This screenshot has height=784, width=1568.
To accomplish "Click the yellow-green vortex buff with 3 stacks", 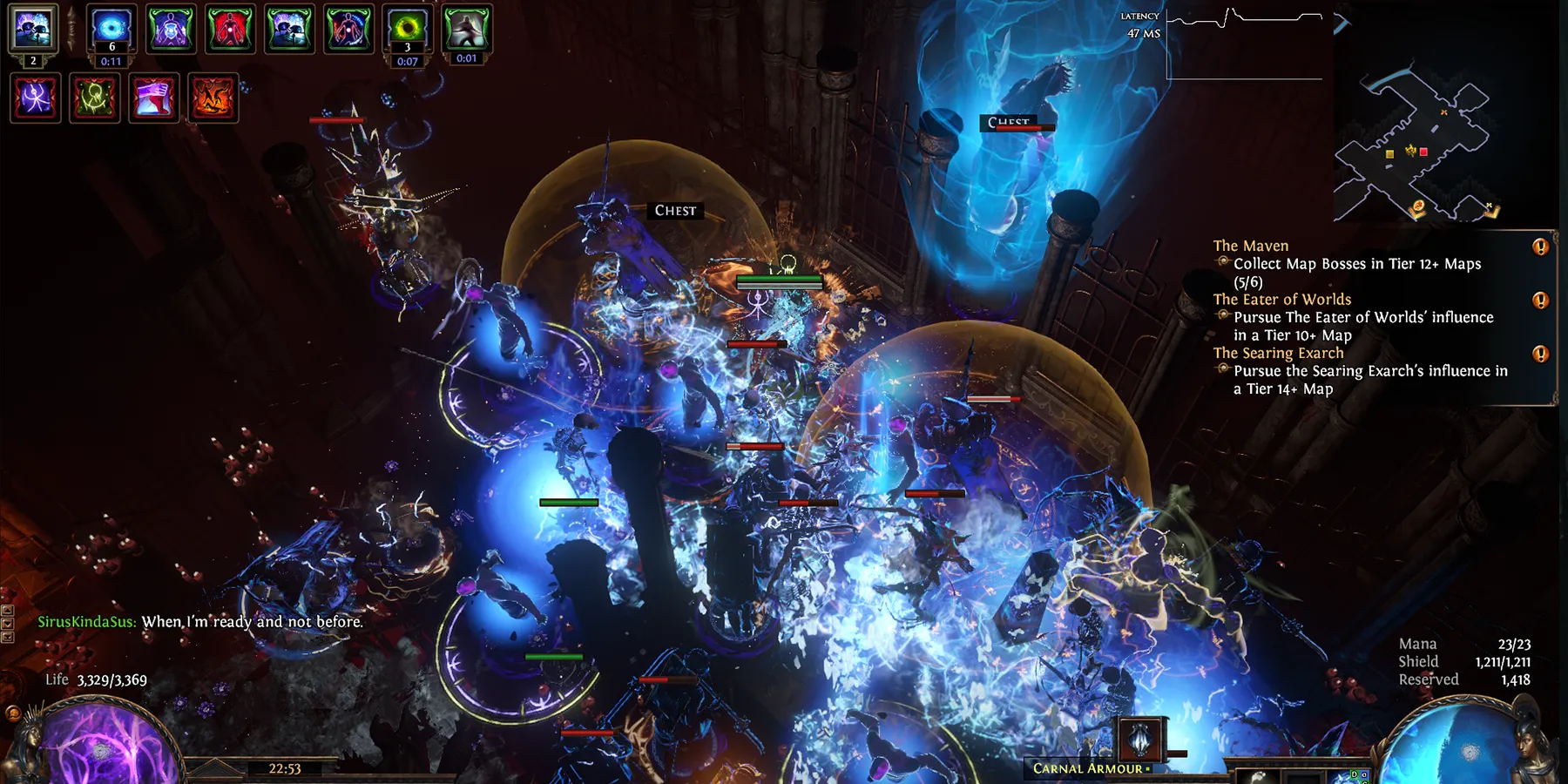I will [407, 28].
